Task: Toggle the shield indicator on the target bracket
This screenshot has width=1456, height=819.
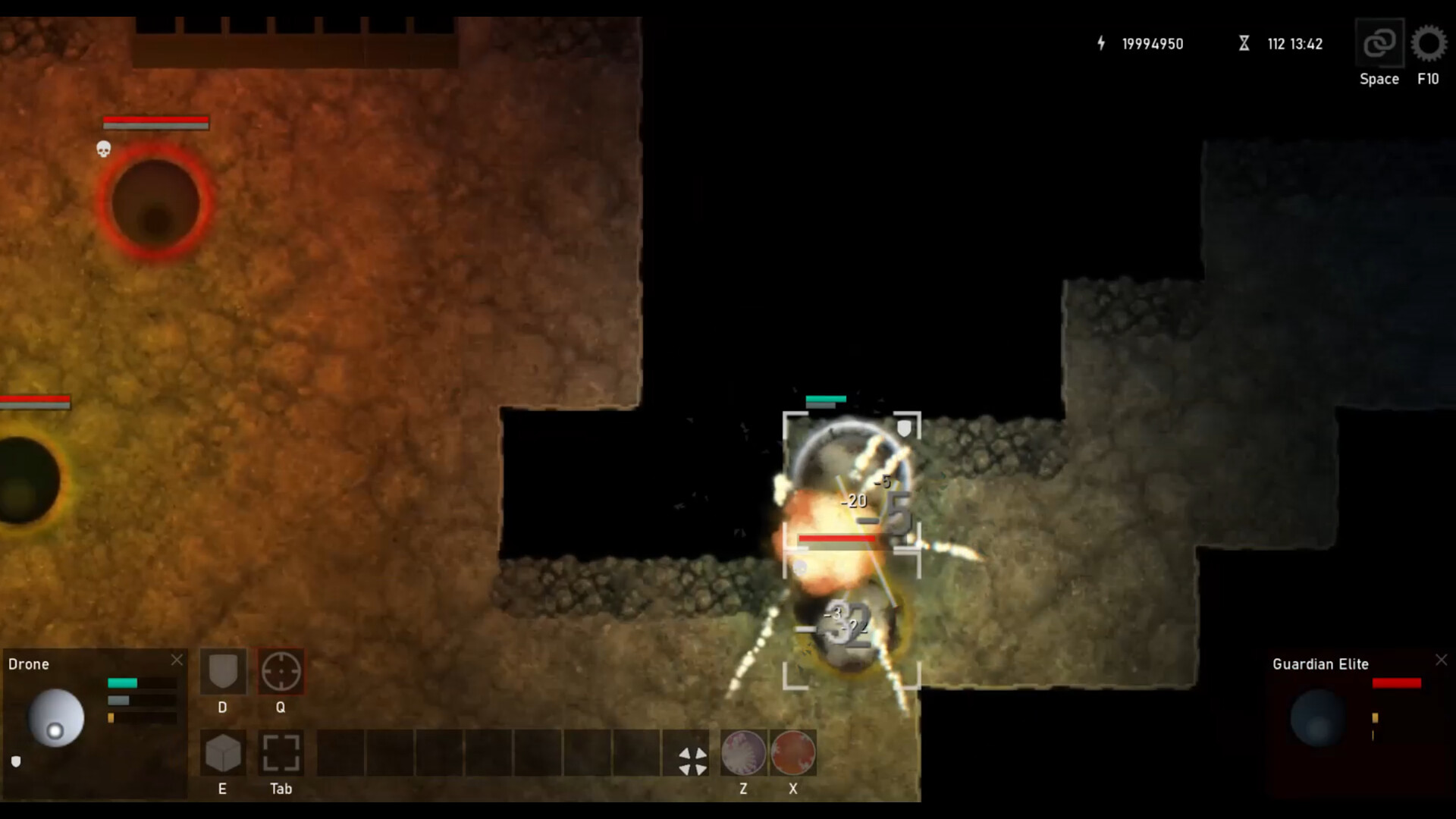Action: click(902, 428)
